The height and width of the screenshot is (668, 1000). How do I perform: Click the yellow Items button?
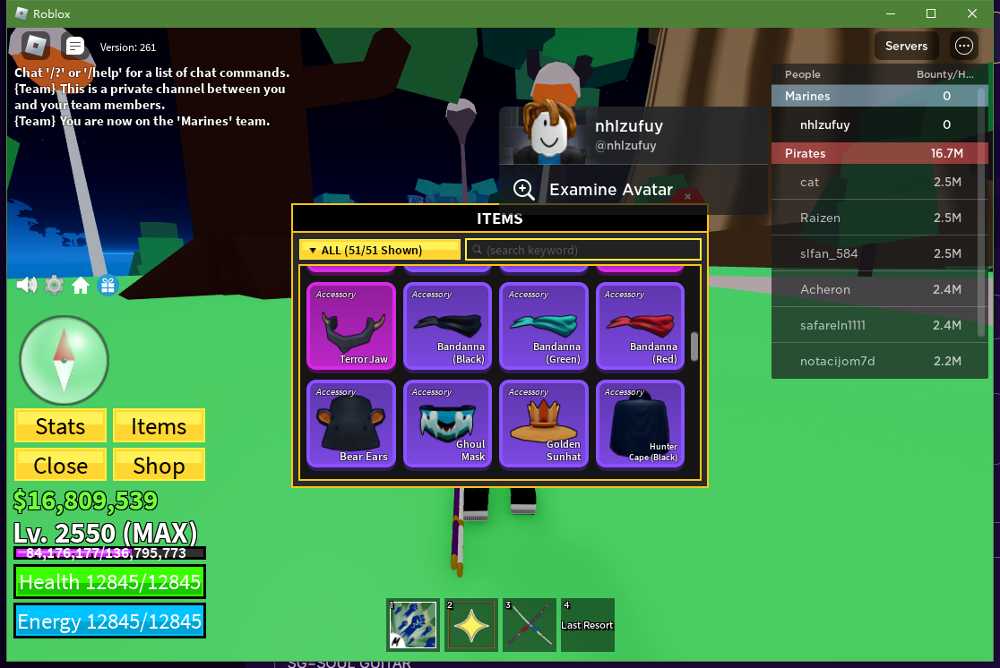[x=158, y=426]
